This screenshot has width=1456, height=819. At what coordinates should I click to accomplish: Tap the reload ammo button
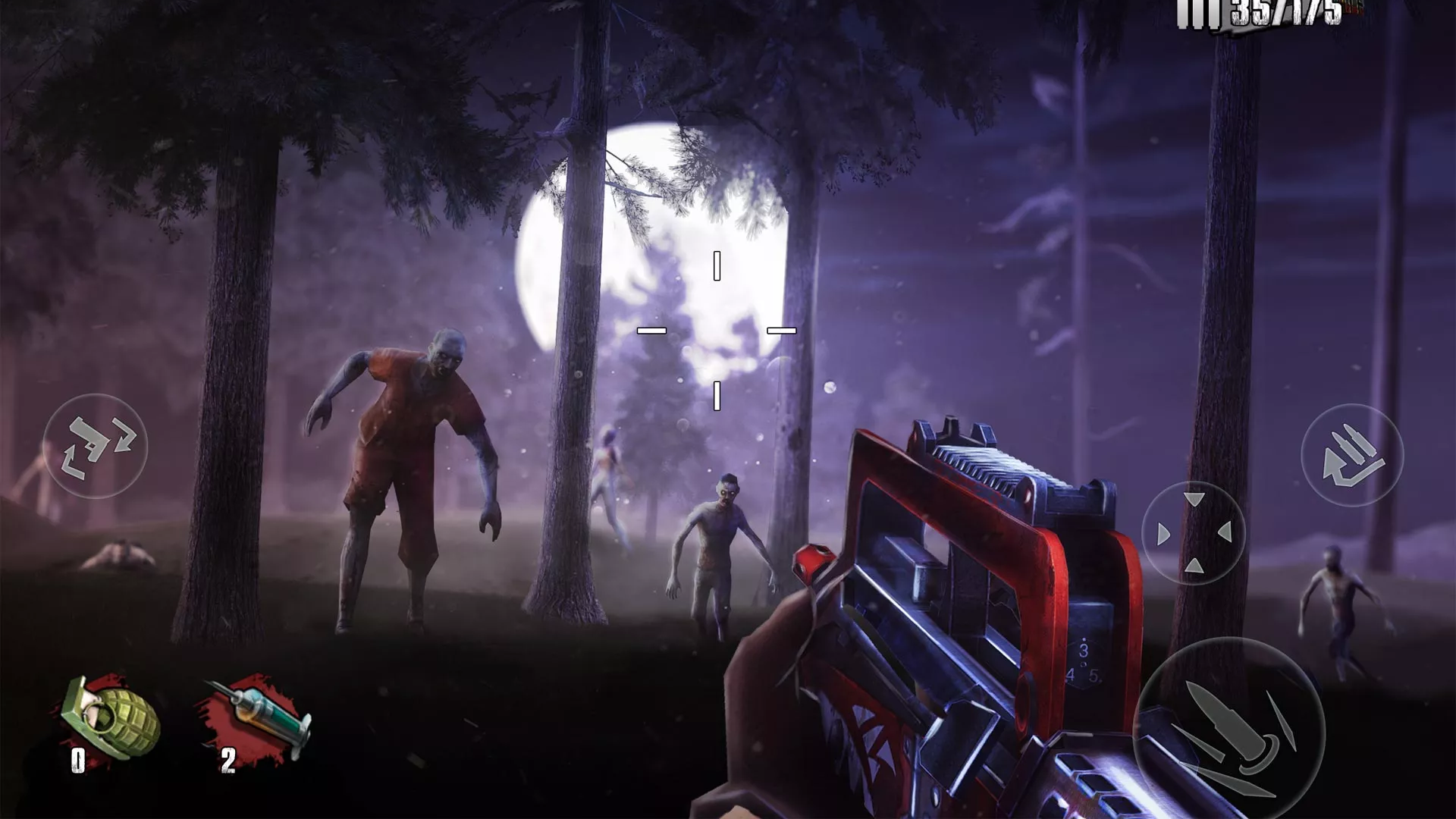[x=1352, y=456]
